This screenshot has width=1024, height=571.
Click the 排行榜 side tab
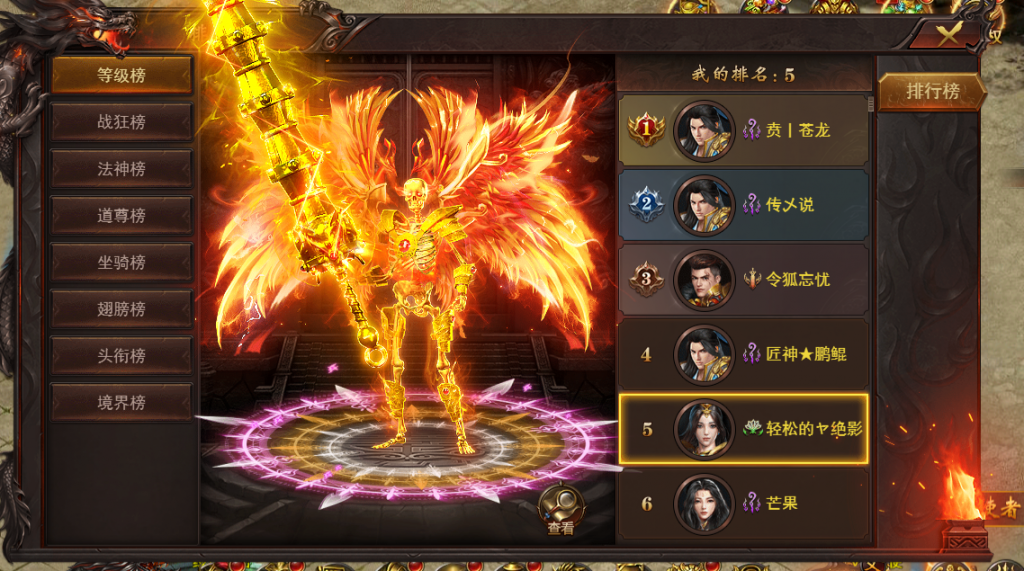pyautogui.click(x=932, y=92)
